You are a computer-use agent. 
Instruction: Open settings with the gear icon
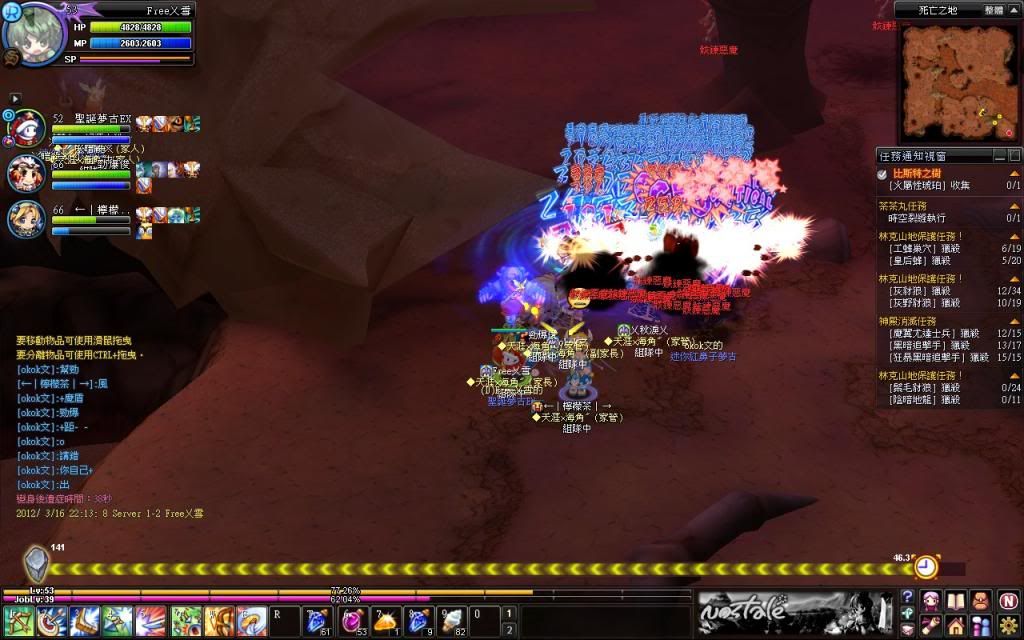pyautogui.click(x=1007, y=624)
